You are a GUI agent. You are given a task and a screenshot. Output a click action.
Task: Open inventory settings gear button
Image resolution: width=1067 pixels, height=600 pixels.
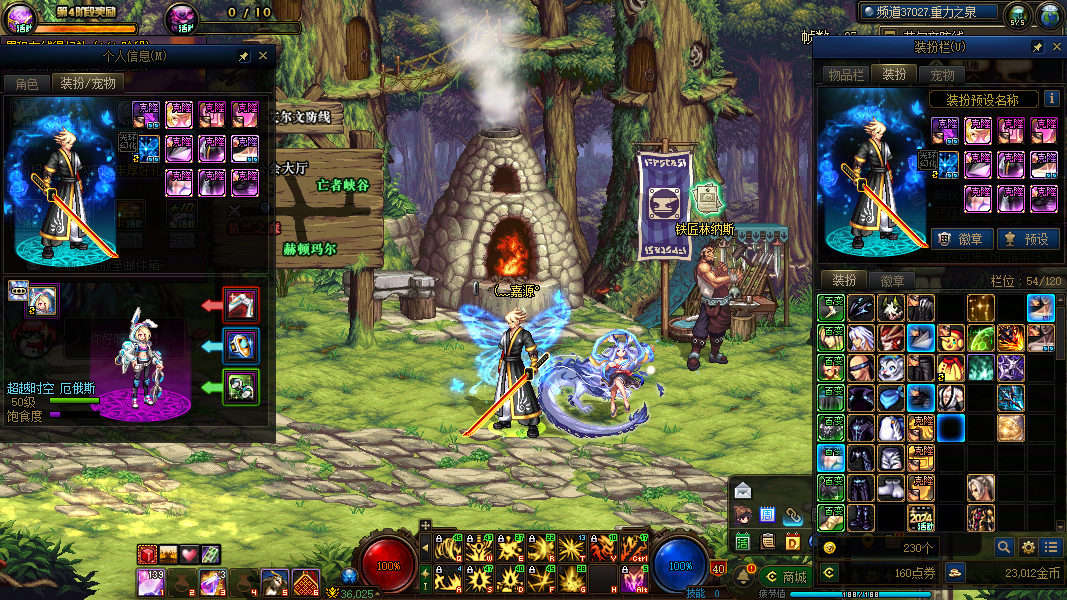point(1028,547)
